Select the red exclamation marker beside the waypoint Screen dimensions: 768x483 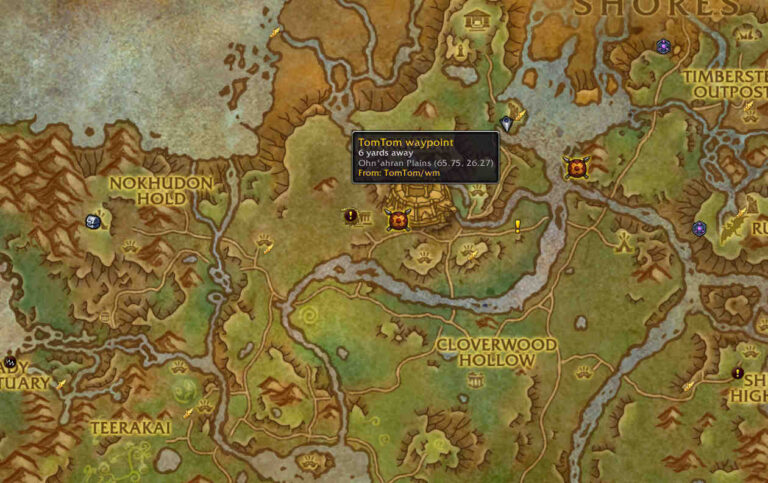(x=350, y=215)
